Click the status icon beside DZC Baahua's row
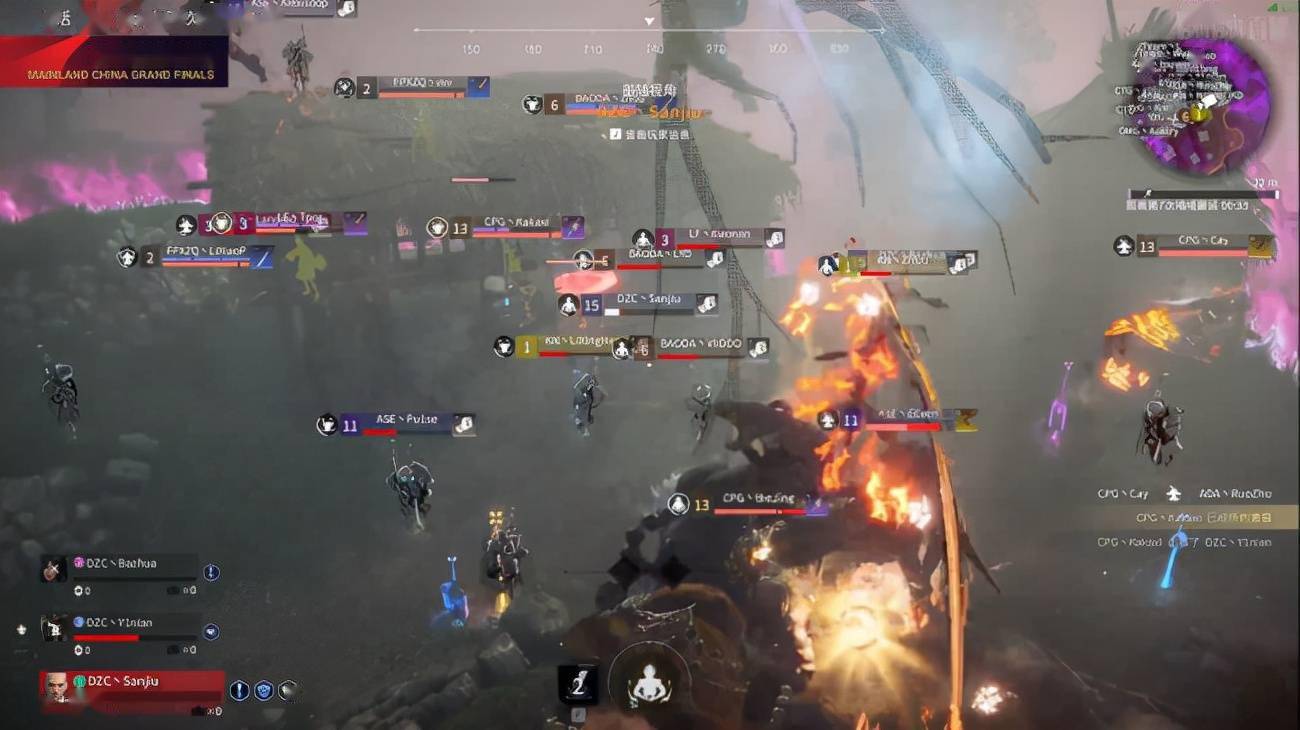The width and height of the screenshot is (1300, 730). [x=211, y=572]
